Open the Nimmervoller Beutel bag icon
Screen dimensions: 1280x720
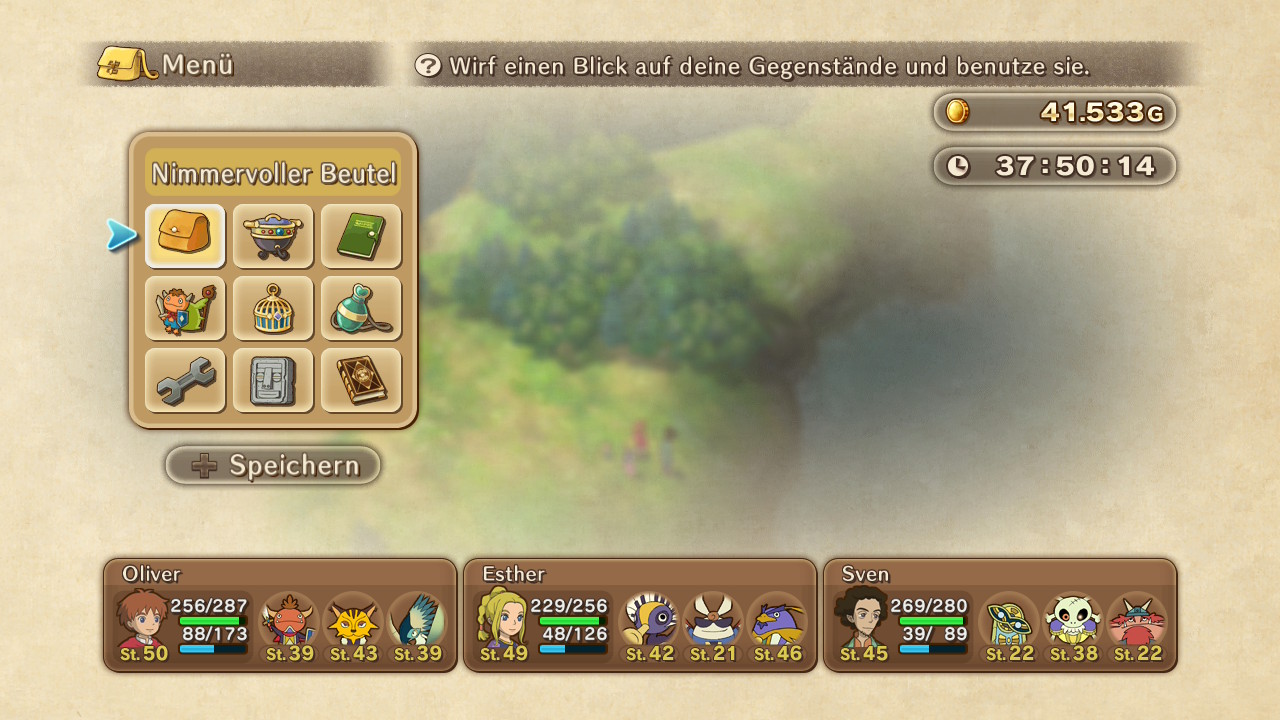coord(185,236)
